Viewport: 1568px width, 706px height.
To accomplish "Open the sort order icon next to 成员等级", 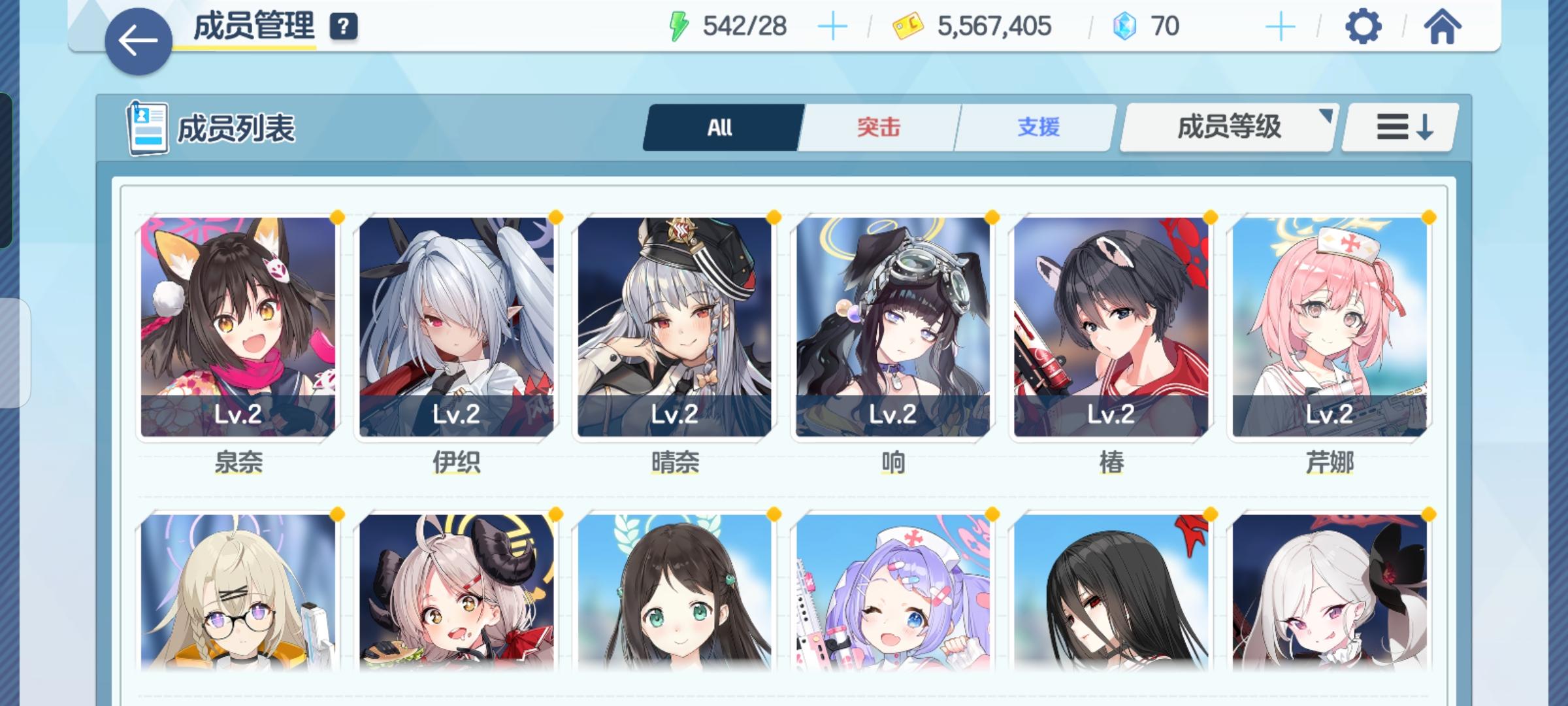I will pyautogui.click(x=1399, y=127).
